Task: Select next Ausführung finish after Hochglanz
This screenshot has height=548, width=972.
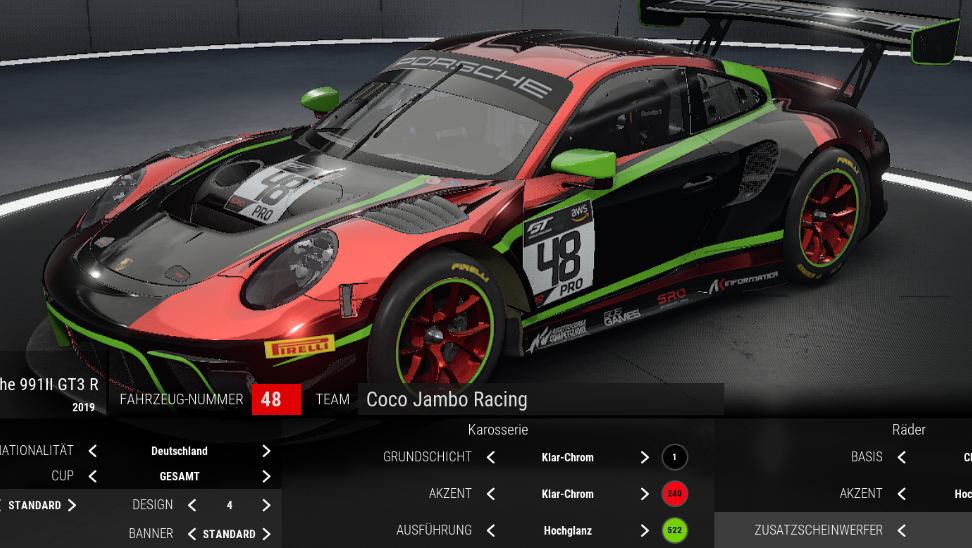Action: (x=645, y=530)
